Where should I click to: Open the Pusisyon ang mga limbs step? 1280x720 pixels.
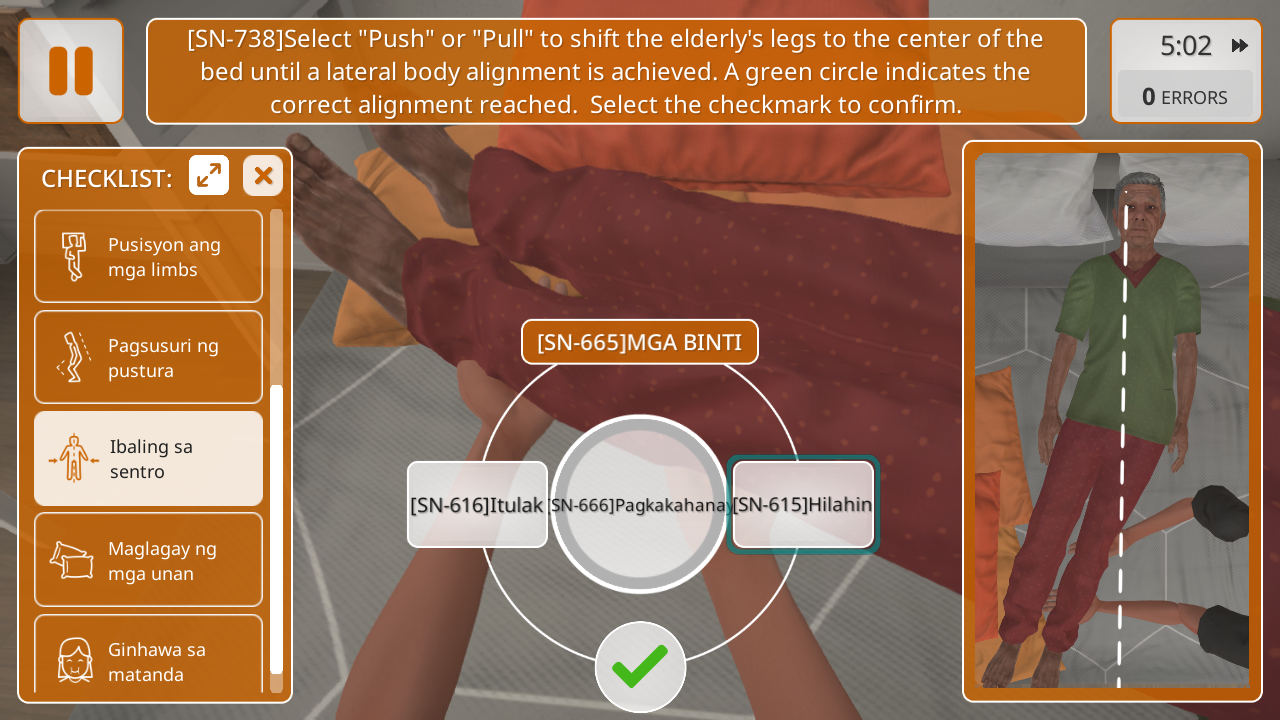pos(149,257)
